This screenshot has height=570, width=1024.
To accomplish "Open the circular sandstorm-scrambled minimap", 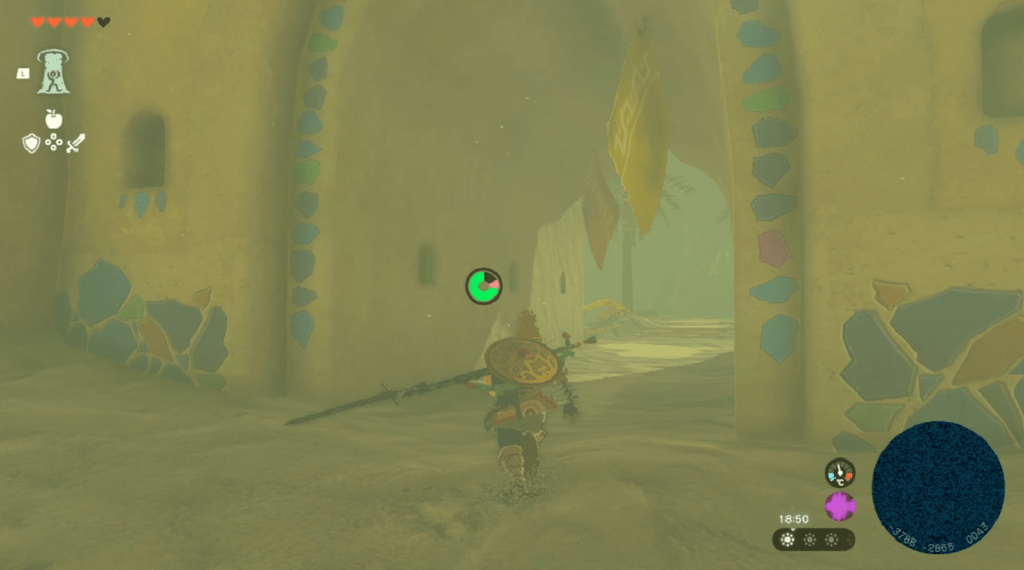I will (938, 487).
